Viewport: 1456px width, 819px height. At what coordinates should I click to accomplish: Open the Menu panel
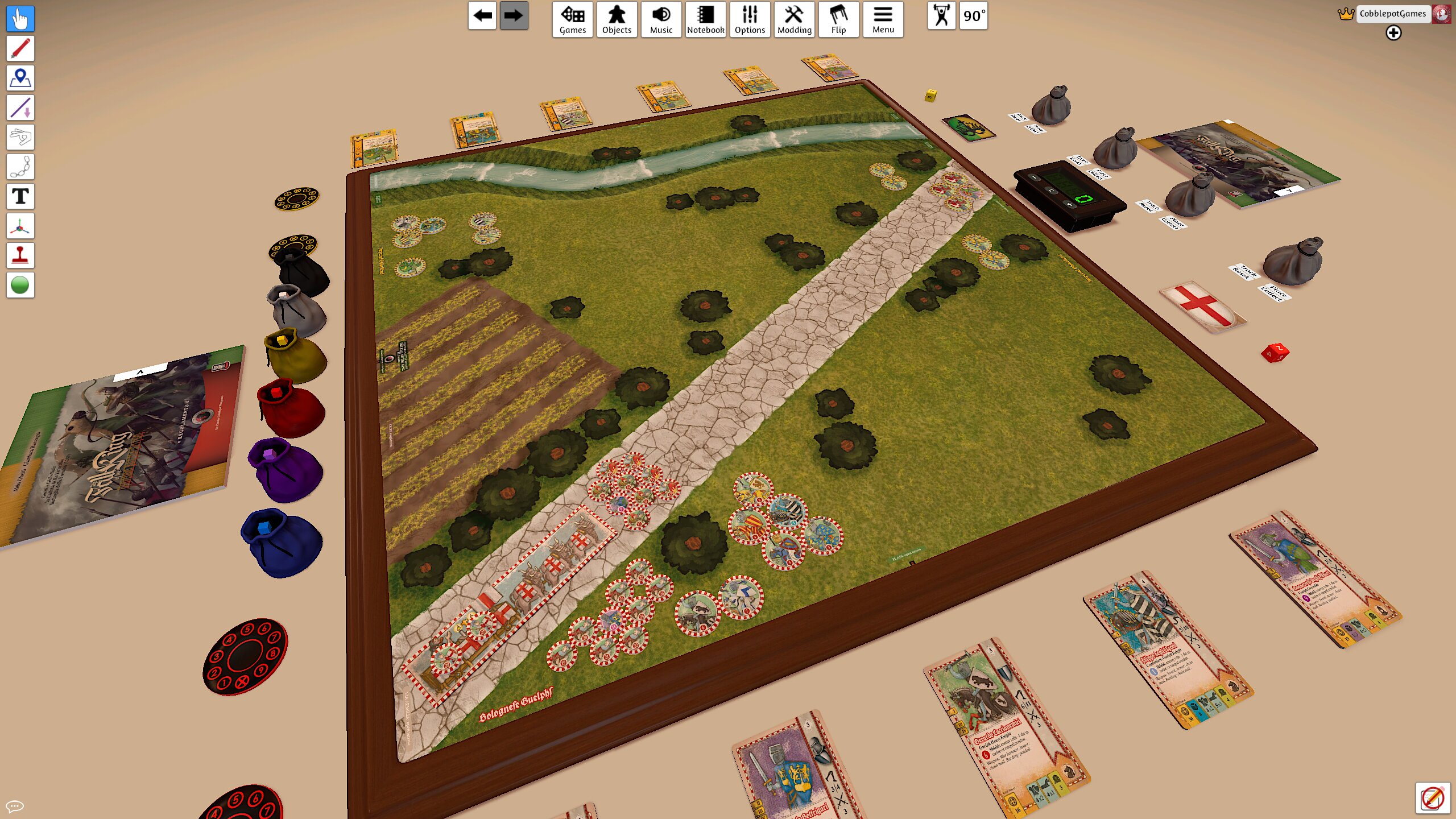tap(883, 19)
